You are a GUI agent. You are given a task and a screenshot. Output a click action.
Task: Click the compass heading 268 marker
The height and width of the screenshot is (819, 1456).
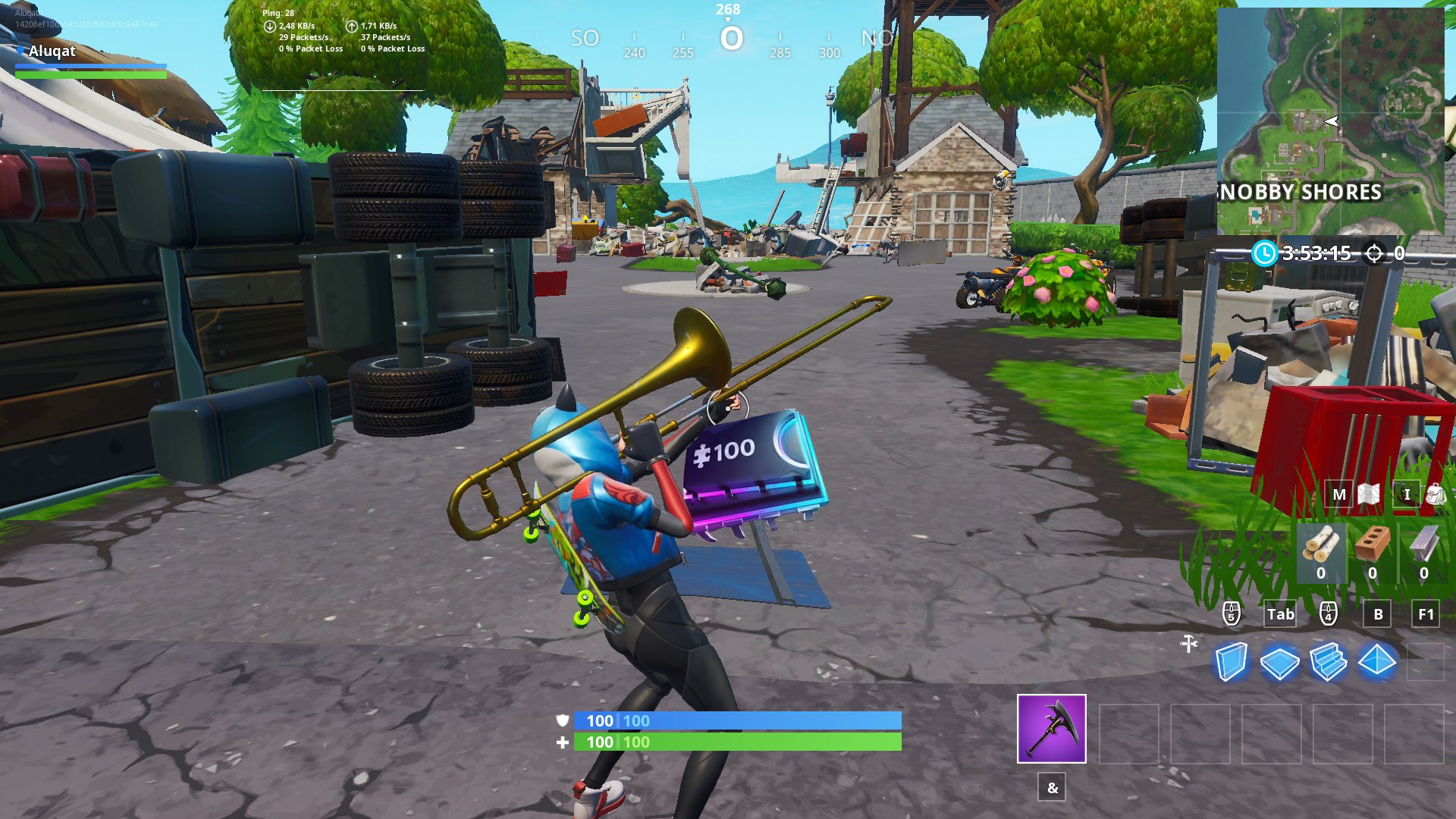(x=730, y=9)
